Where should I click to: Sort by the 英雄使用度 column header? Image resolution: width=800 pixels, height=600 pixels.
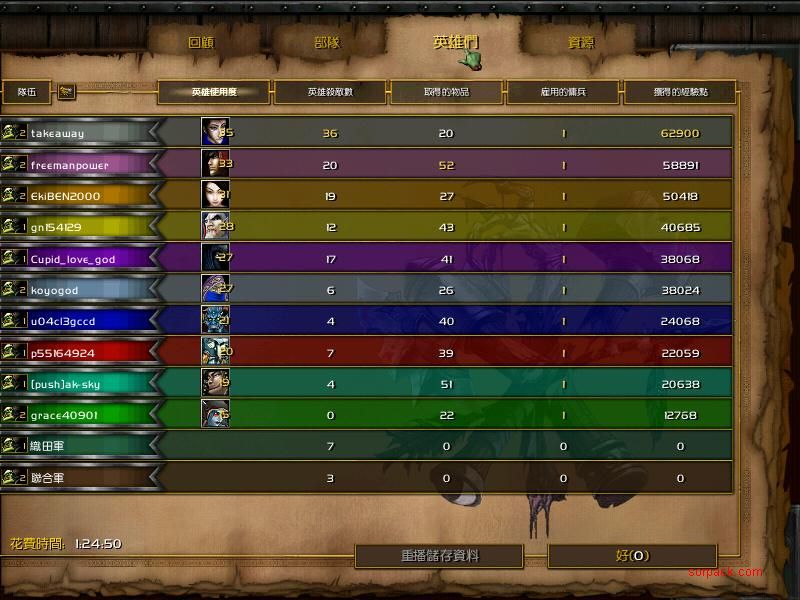[215, 92]
